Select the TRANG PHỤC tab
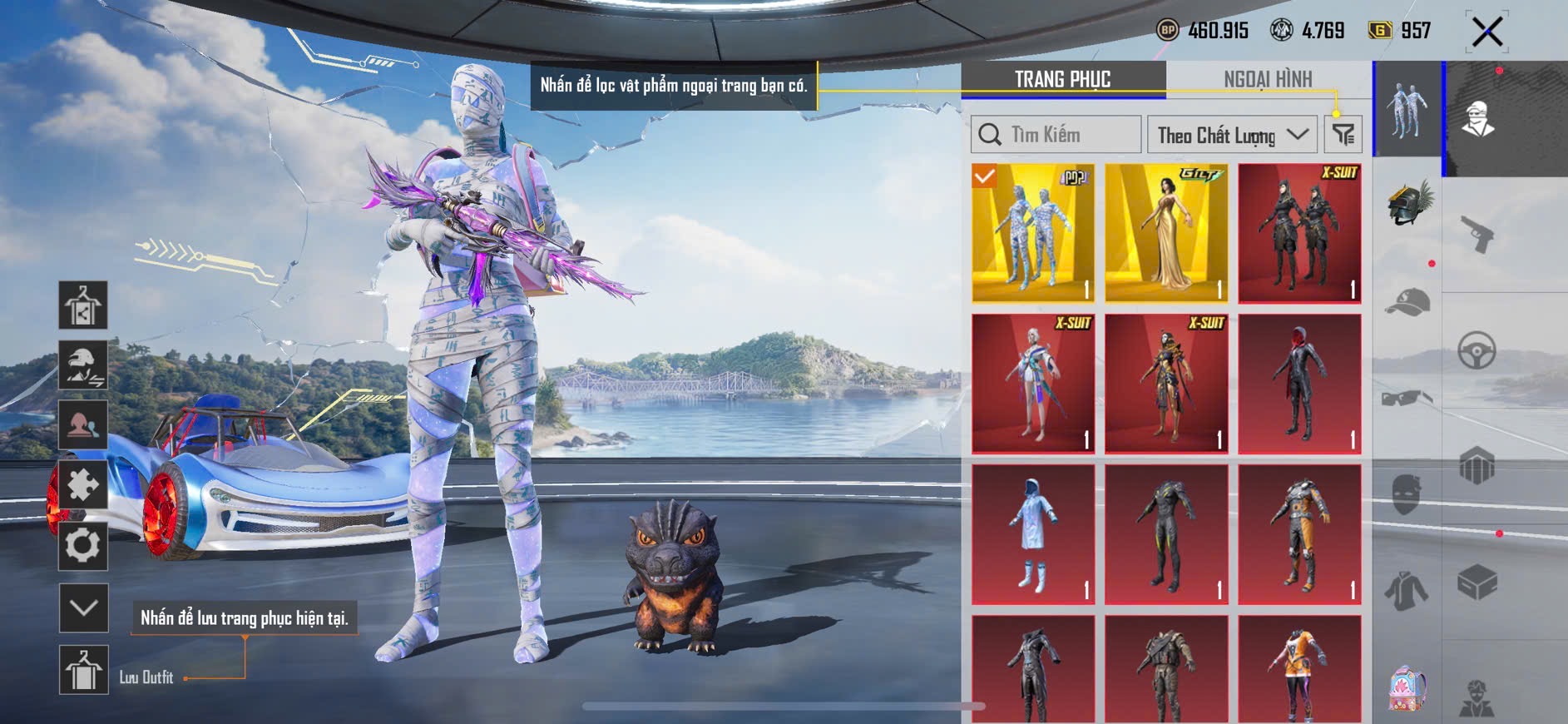 pos(1062,79)
